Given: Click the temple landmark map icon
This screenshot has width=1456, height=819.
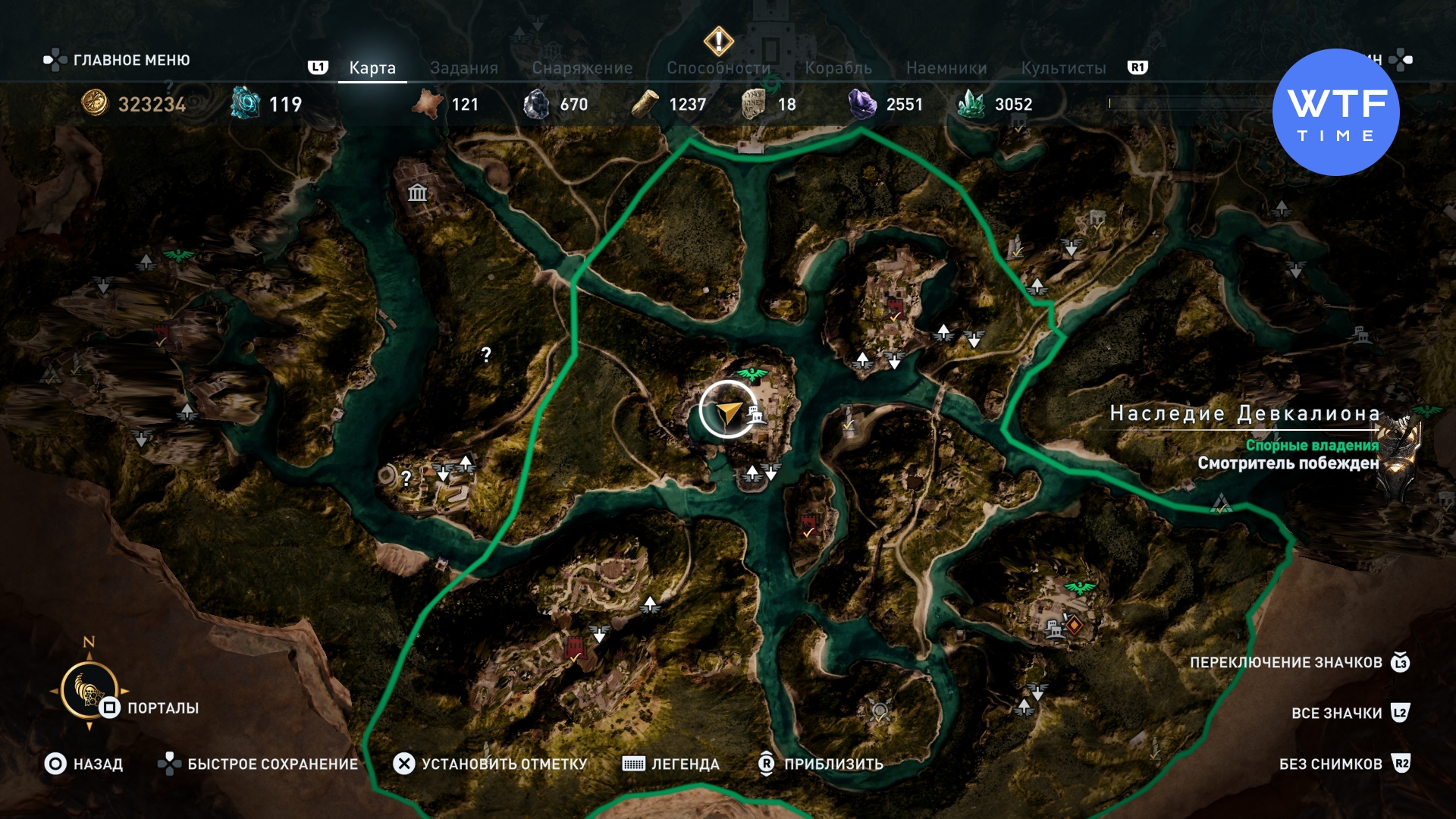Looking at the screenshot, I should click(x=417, y=193).
